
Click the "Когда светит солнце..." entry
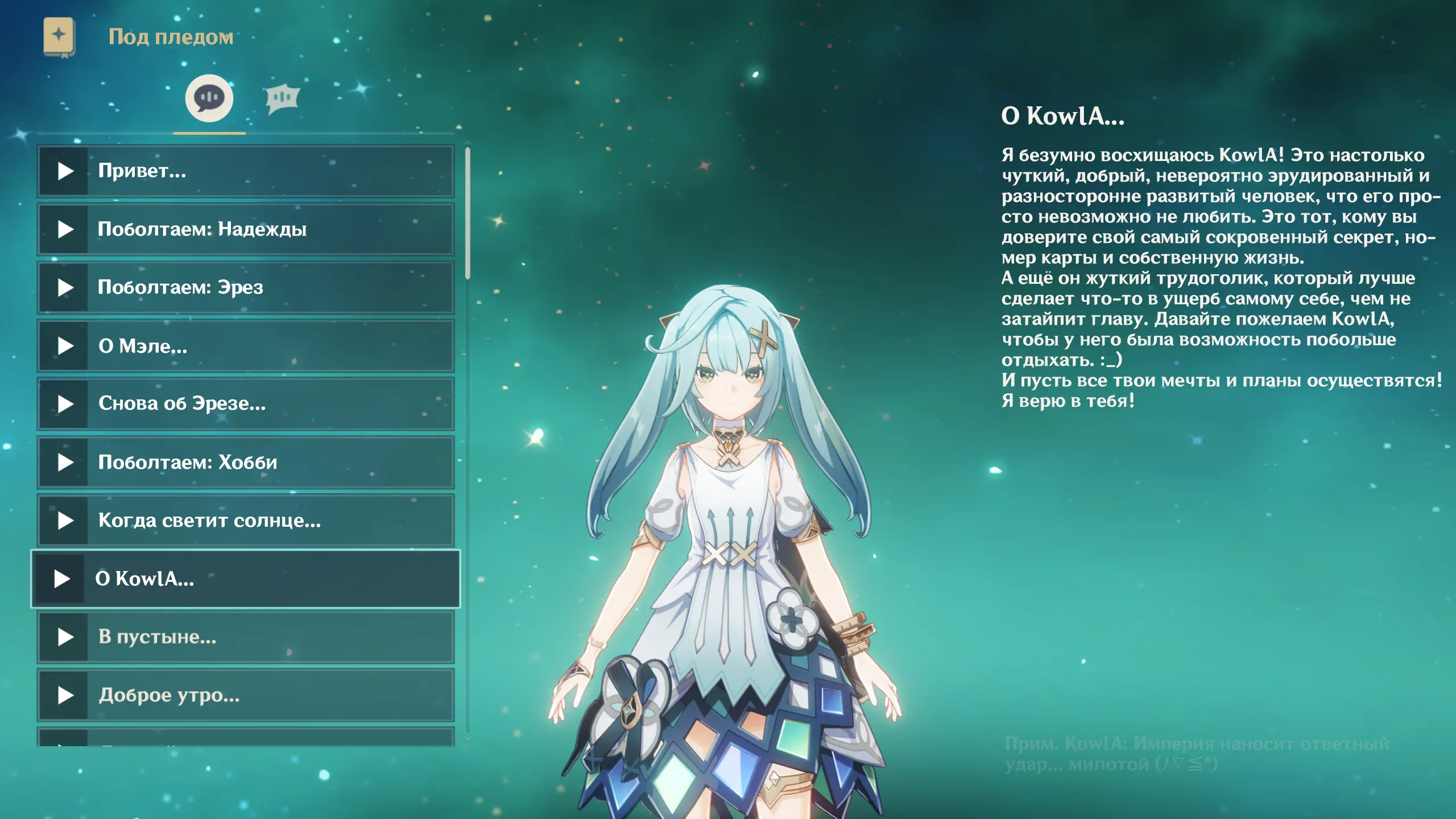(x=246, y=520)
